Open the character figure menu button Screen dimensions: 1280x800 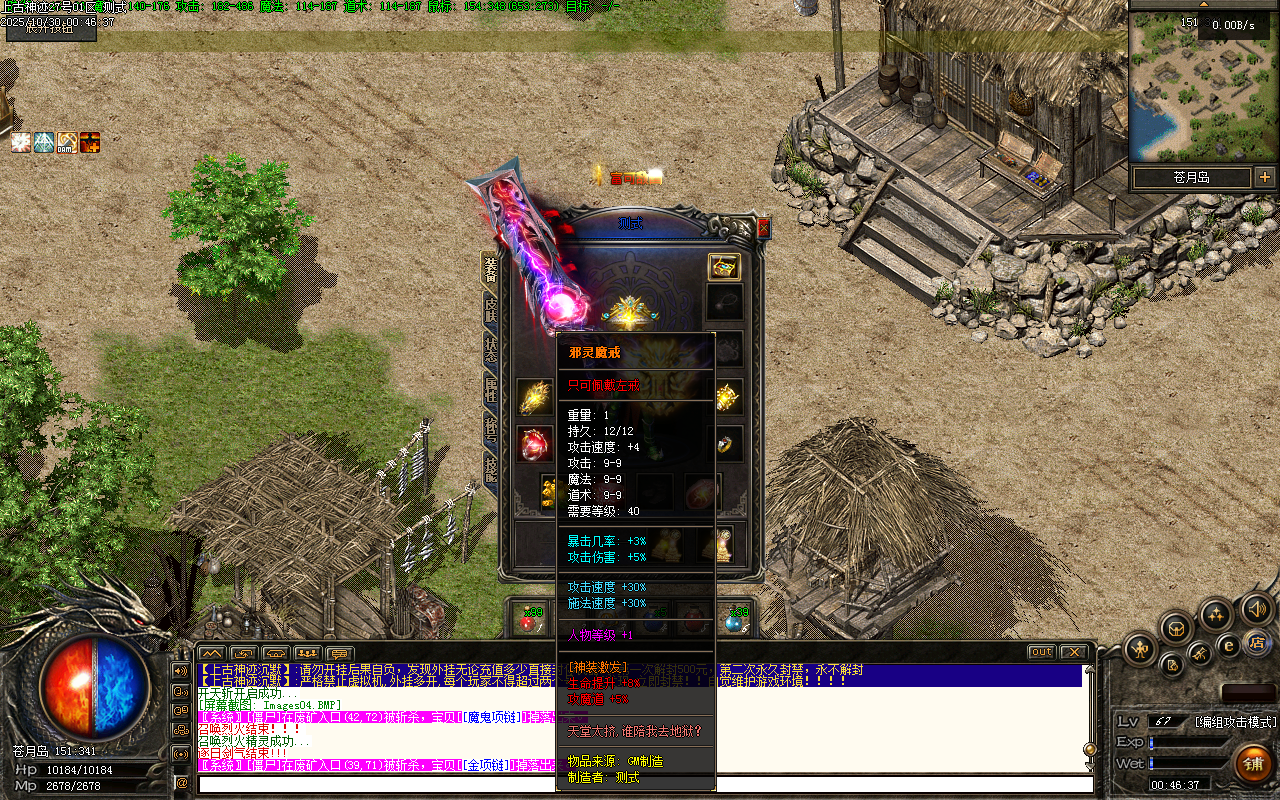click(x=1139, y=650)
